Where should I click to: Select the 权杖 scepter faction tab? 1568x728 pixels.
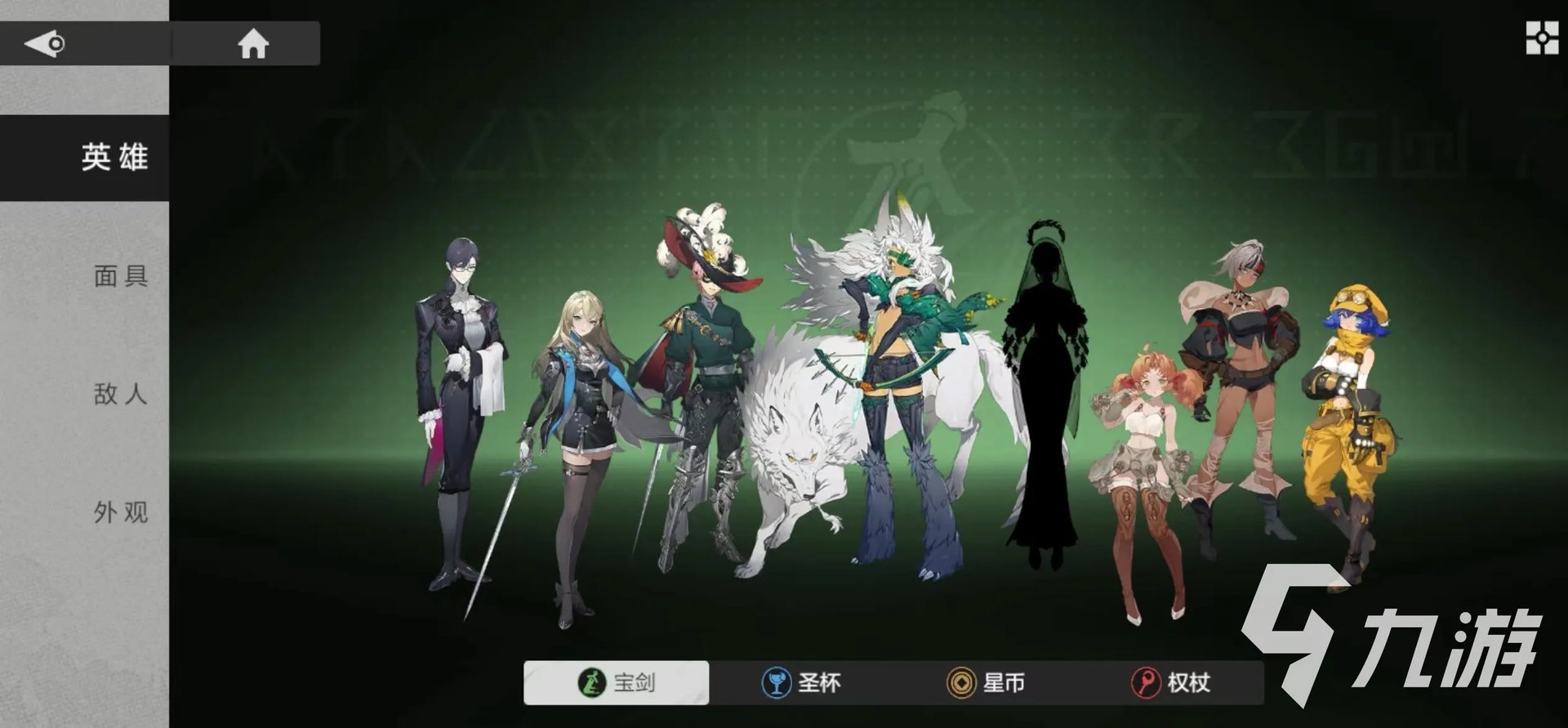[x=1171, y=682]
